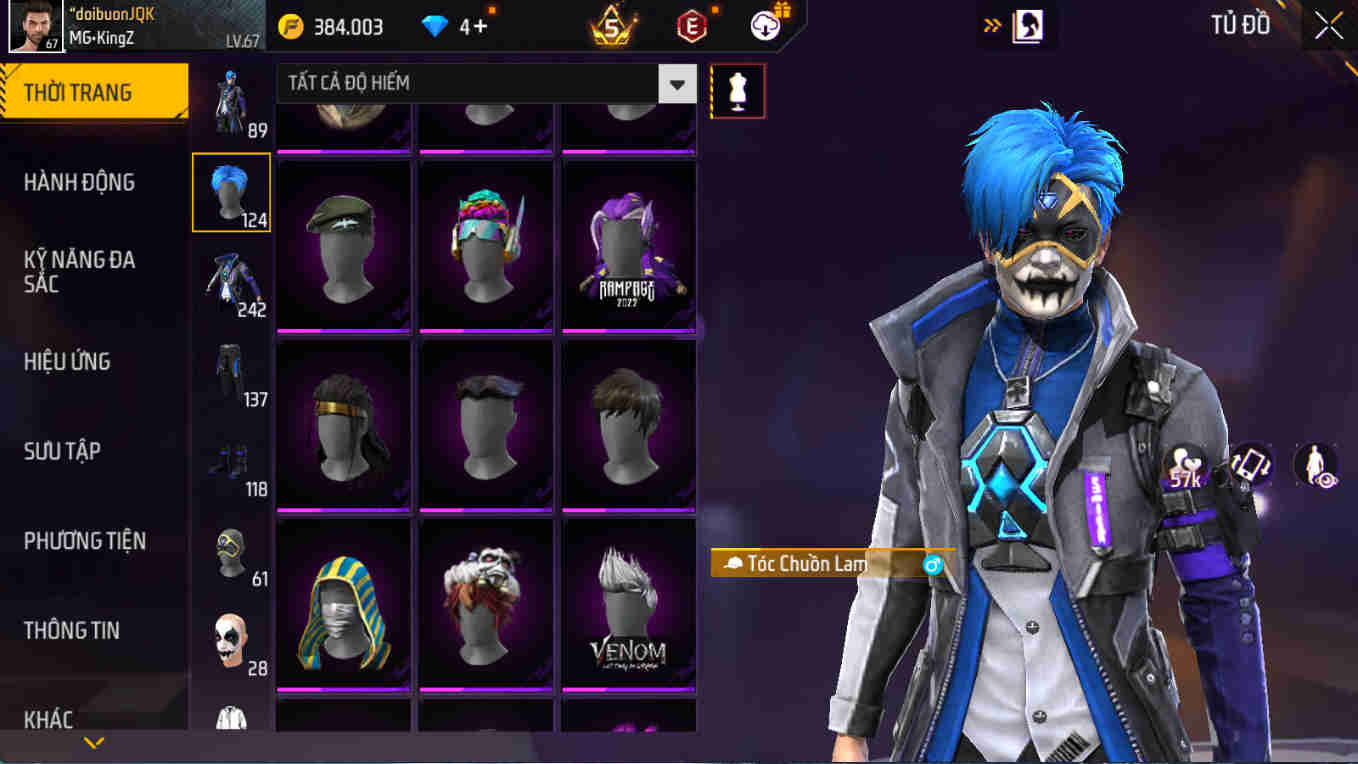The image size is (1358, 764).
Task: Click the dropdown arrow on rarity filter
Action: tap(677, 84)
